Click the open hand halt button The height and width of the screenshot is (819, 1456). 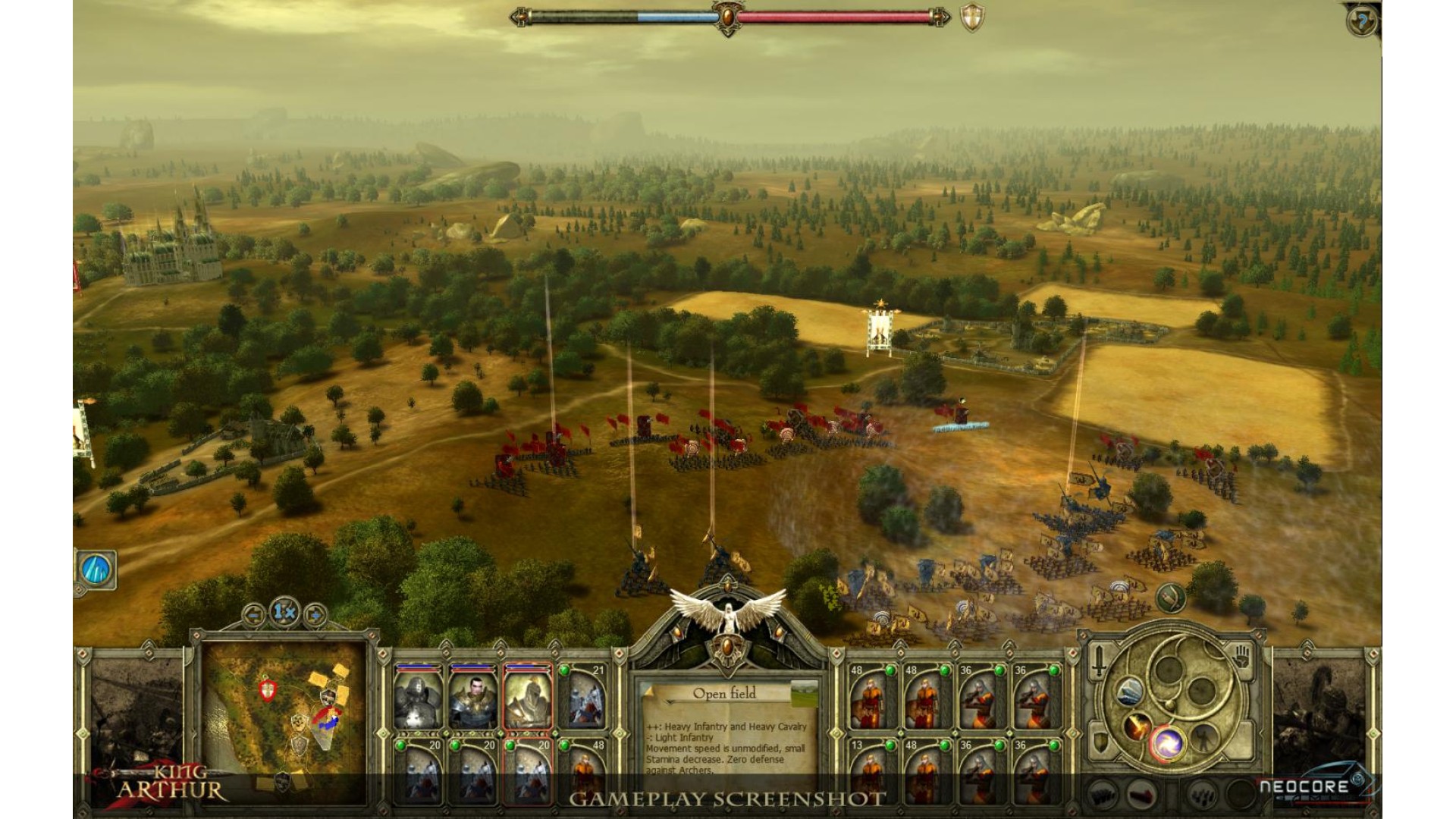tap(1242, 656)
